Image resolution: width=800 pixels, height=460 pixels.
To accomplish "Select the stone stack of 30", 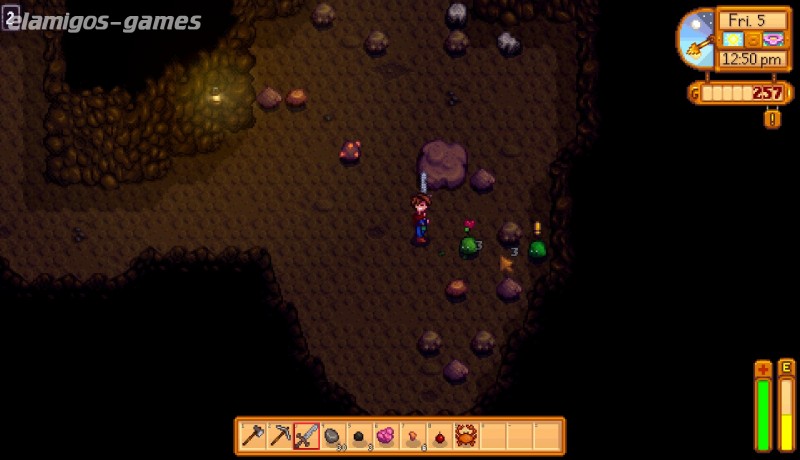I will pos(333,435).
